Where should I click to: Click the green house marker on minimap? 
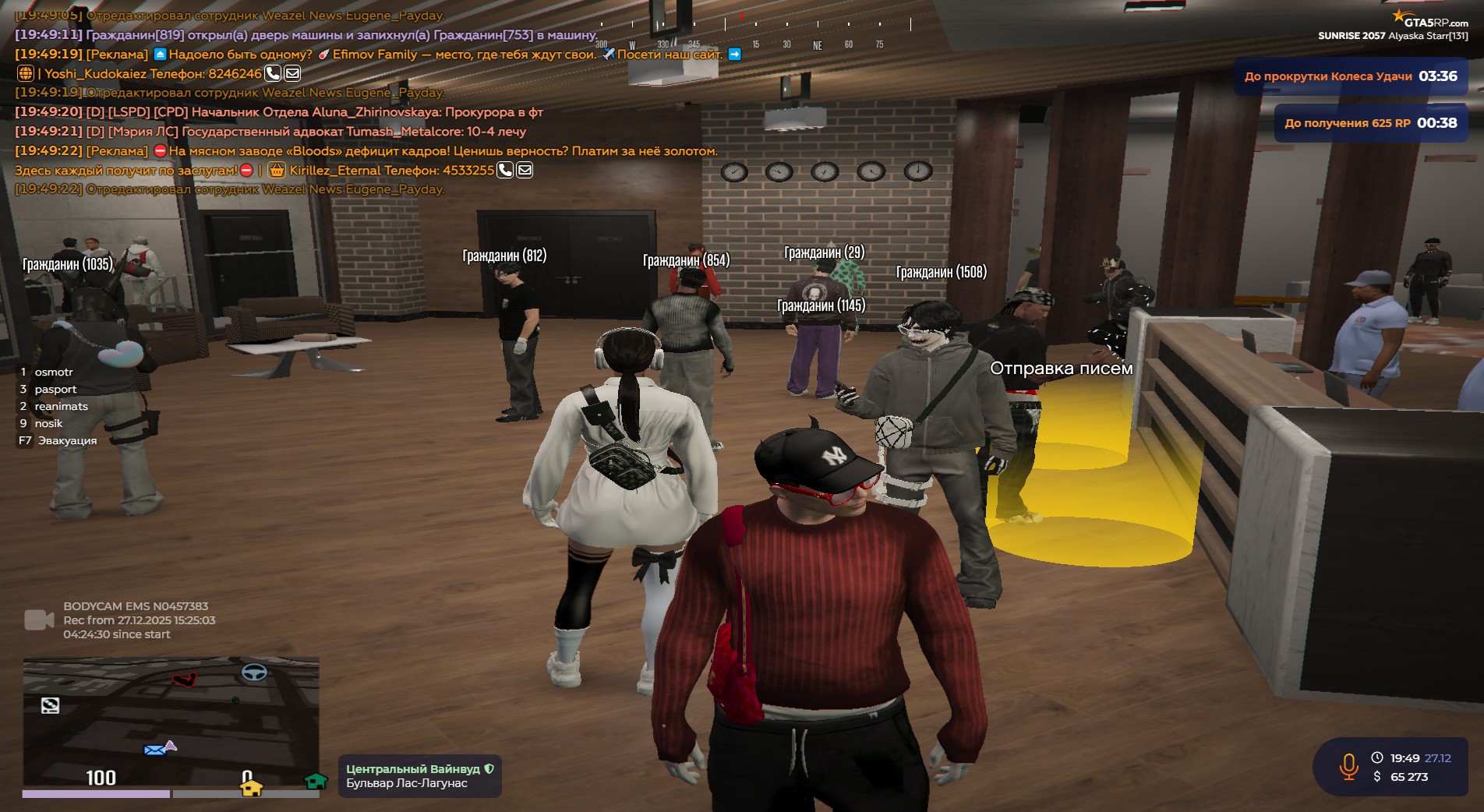point(316,781)
